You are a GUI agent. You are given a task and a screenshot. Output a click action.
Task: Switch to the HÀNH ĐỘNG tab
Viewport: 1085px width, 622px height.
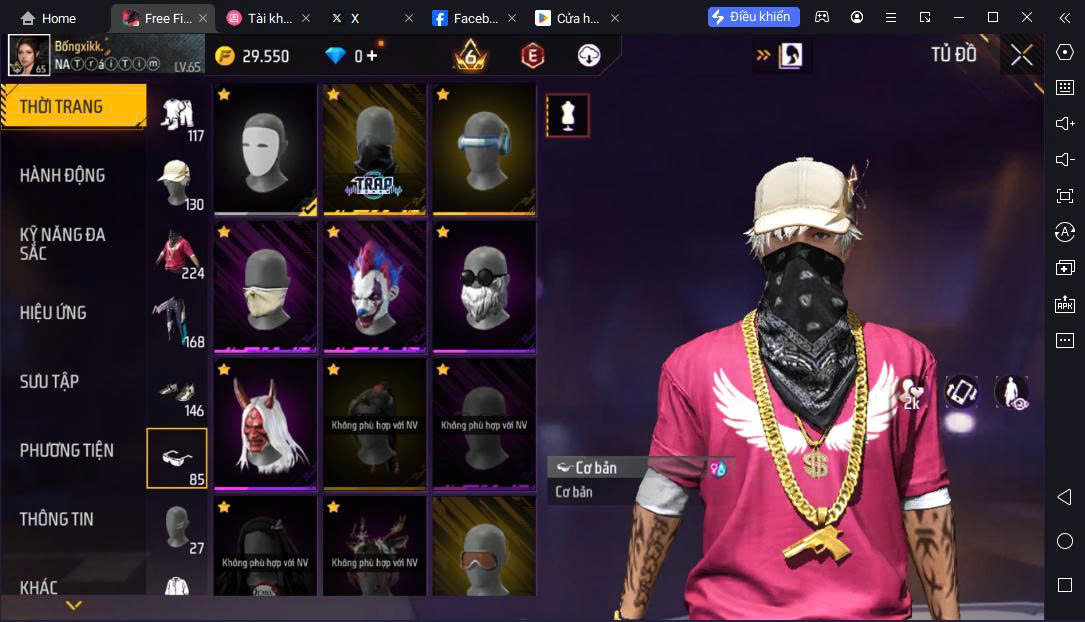click(62, 175)
